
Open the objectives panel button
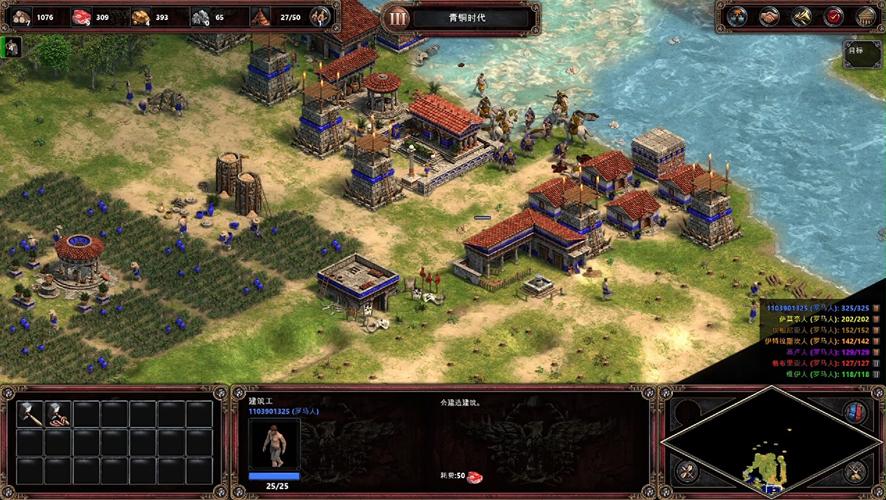(861, 53)
